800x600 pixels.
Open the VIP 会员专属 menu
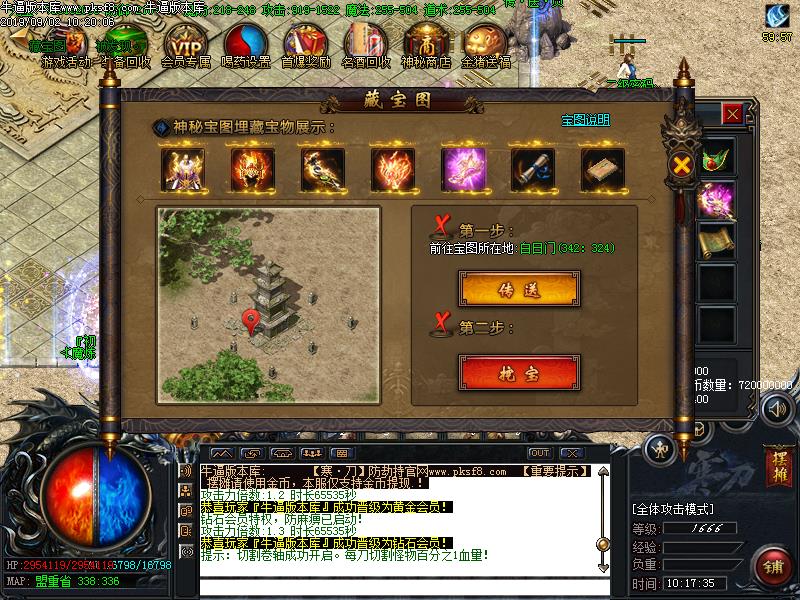click(x=184, y=44)
